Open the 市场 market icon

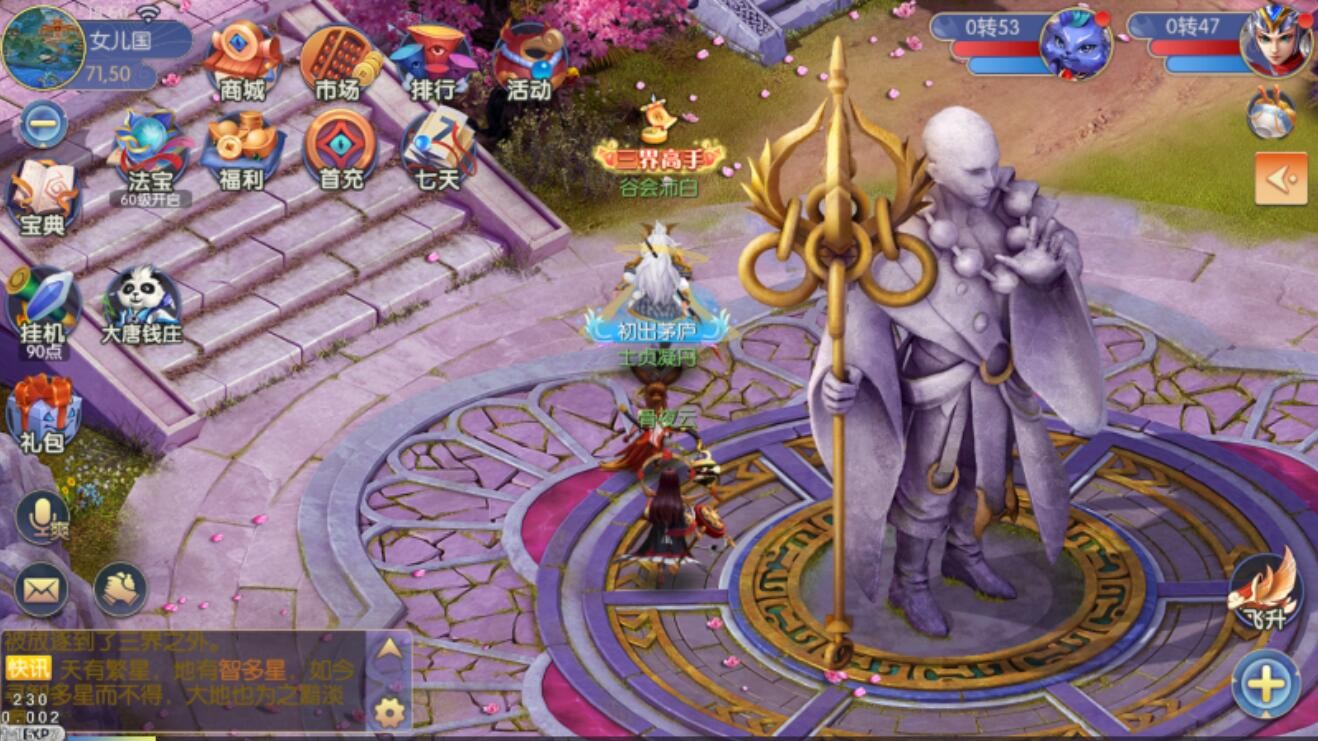tap(338, 60)
